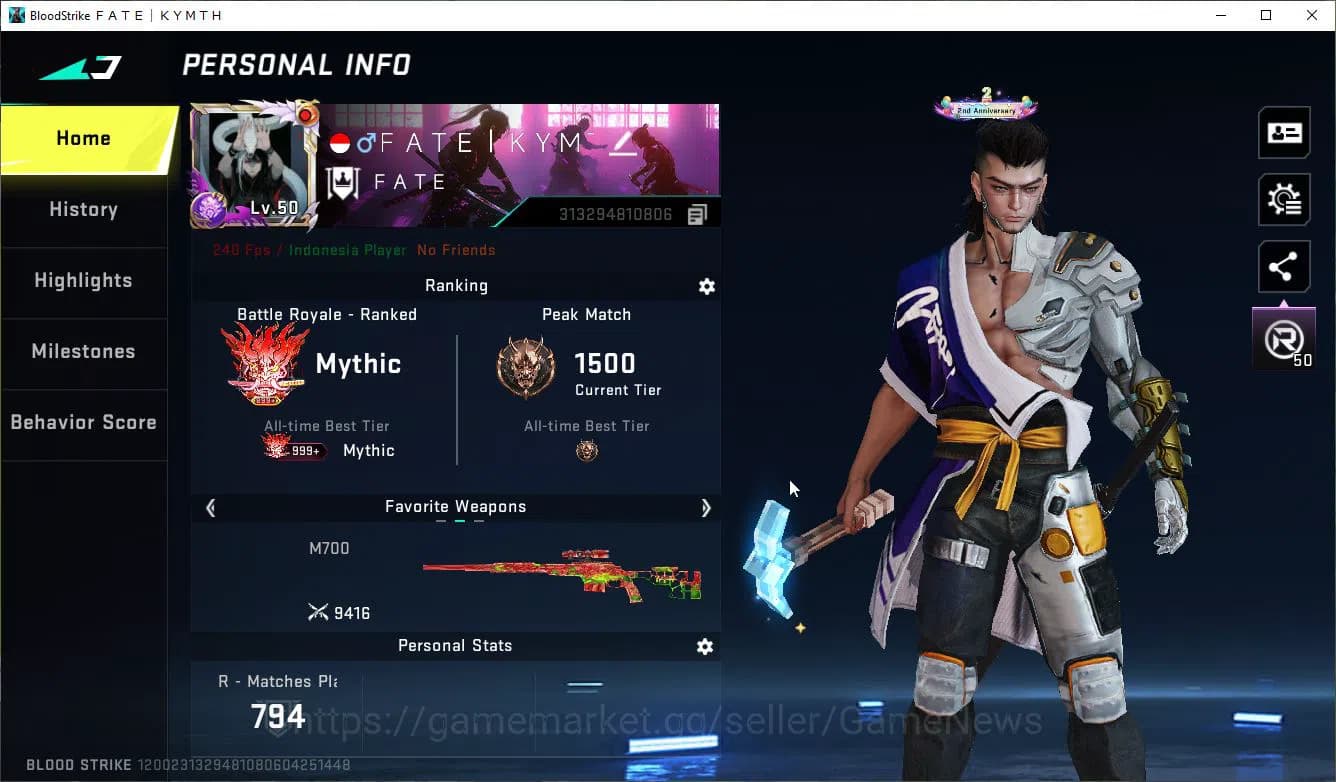Share the profile using the share icon
The height and width of the screenshot is (782, 1336).
point(1284,266)
